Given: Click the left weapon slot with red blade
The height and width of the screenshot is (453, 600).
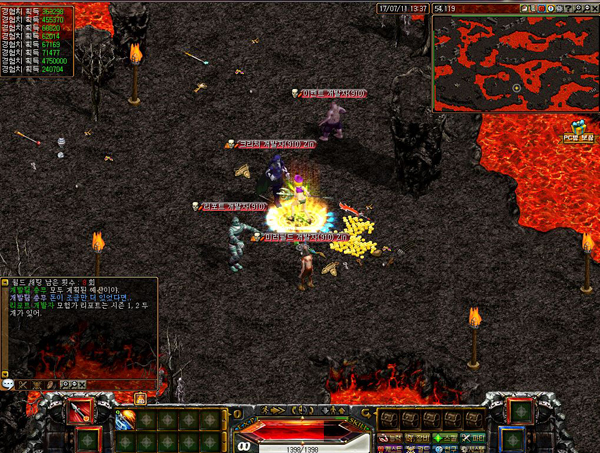Looking at the screenshot, I should (79, 411).
